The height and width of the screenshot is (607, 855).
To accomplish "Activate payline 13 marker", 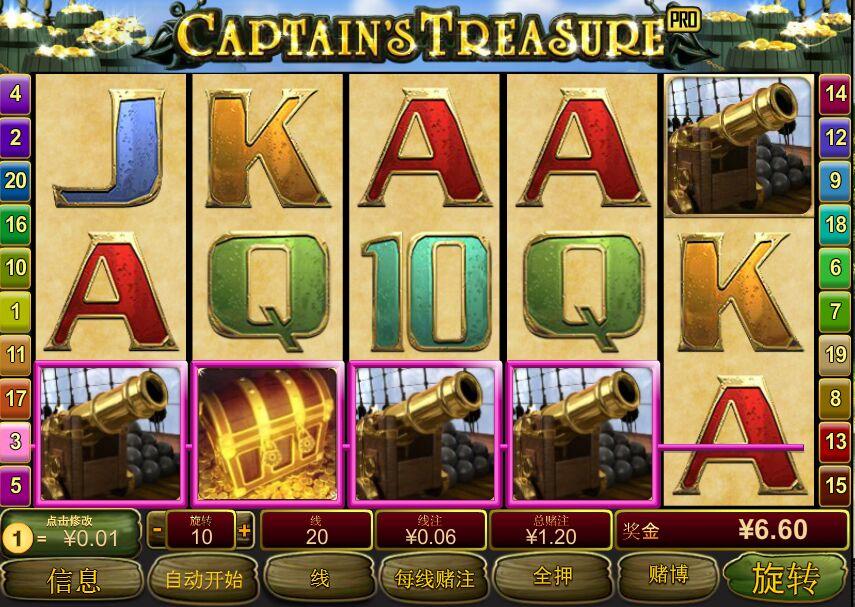I will tap(836, 441).
